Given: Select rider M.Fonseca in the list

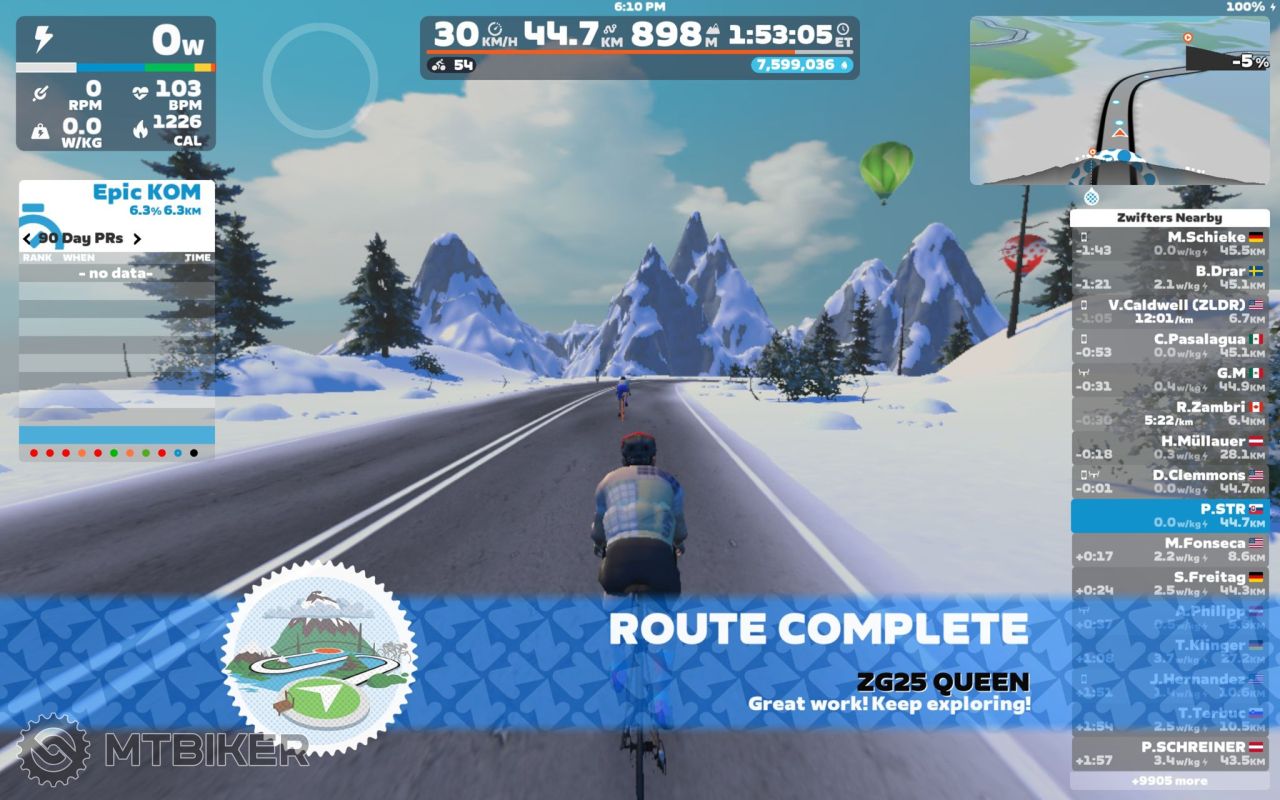Looking at the screenshot, I should (1170, 549).
